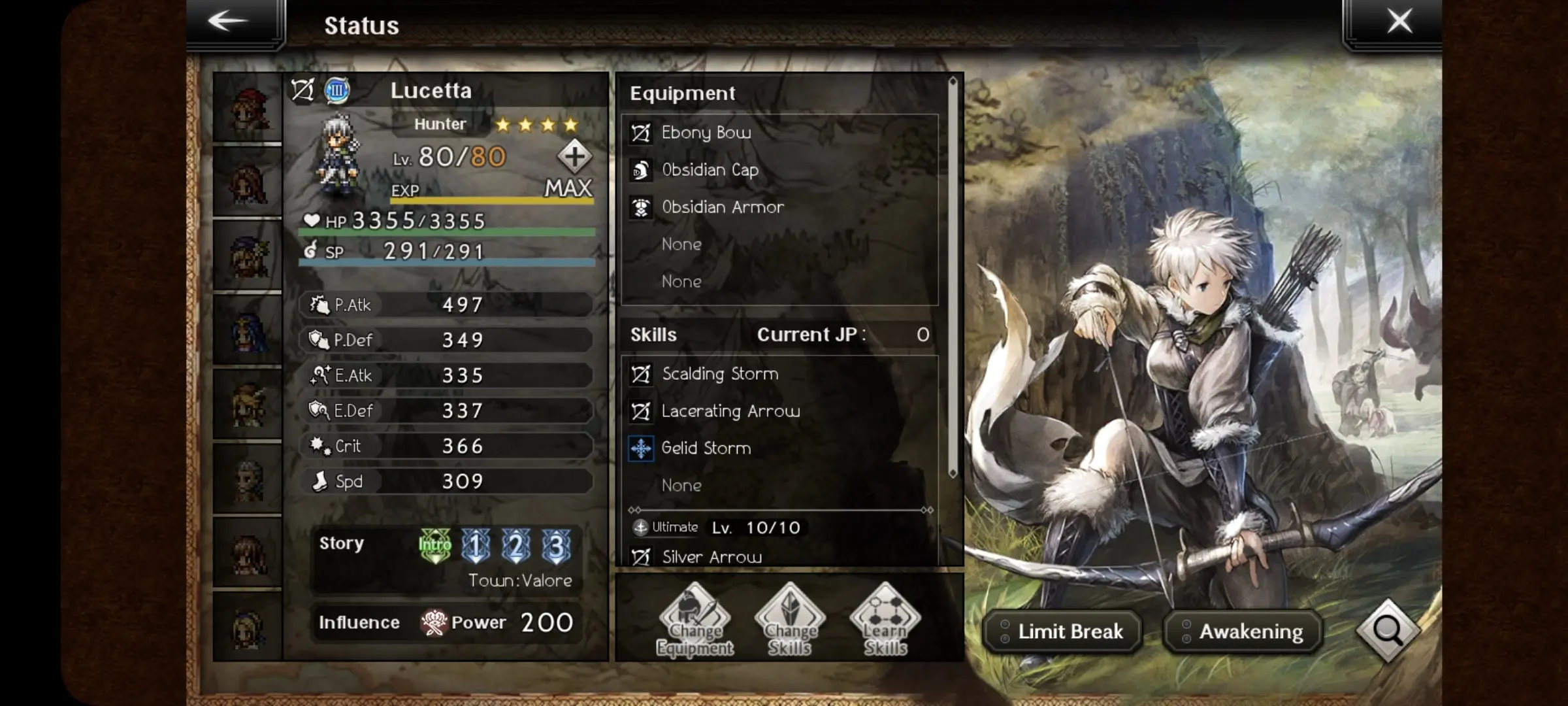The width and height of the screenshot is (1568, 706).
Task: Tap the plus button beside level
Action: (574, 157)
